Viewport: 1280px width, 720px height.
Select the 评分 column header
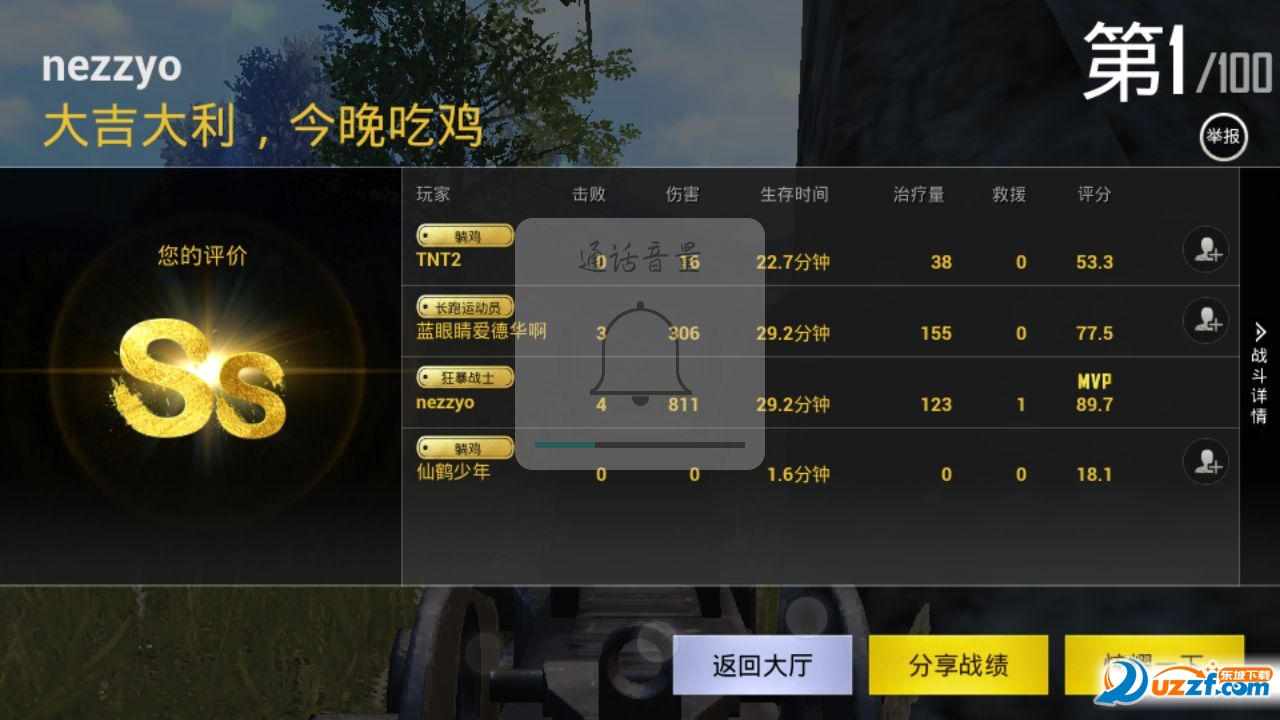click(1095, 194)
